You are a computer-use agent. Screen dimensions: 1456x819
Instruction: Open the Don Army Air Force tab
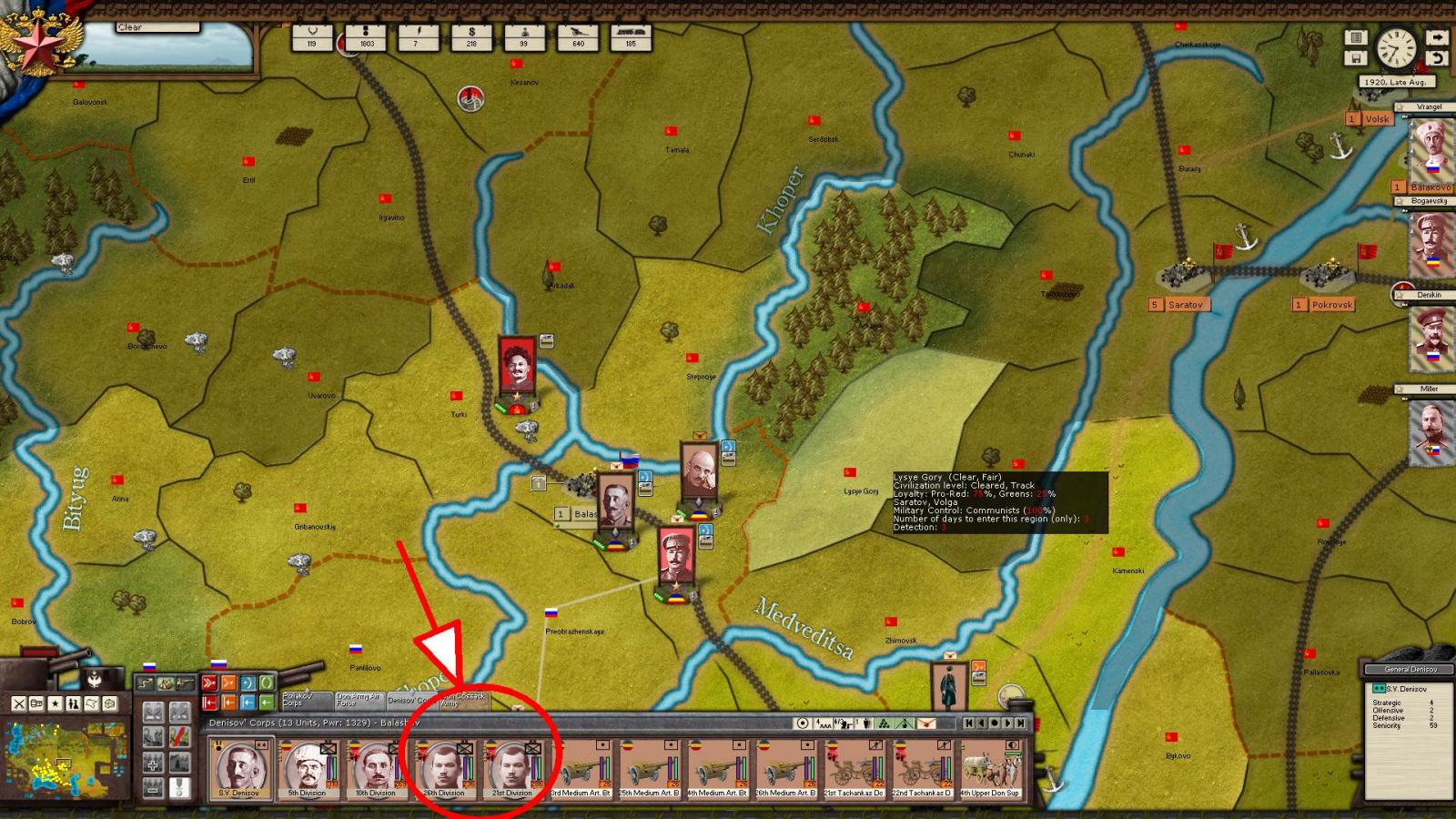(356, 700)
